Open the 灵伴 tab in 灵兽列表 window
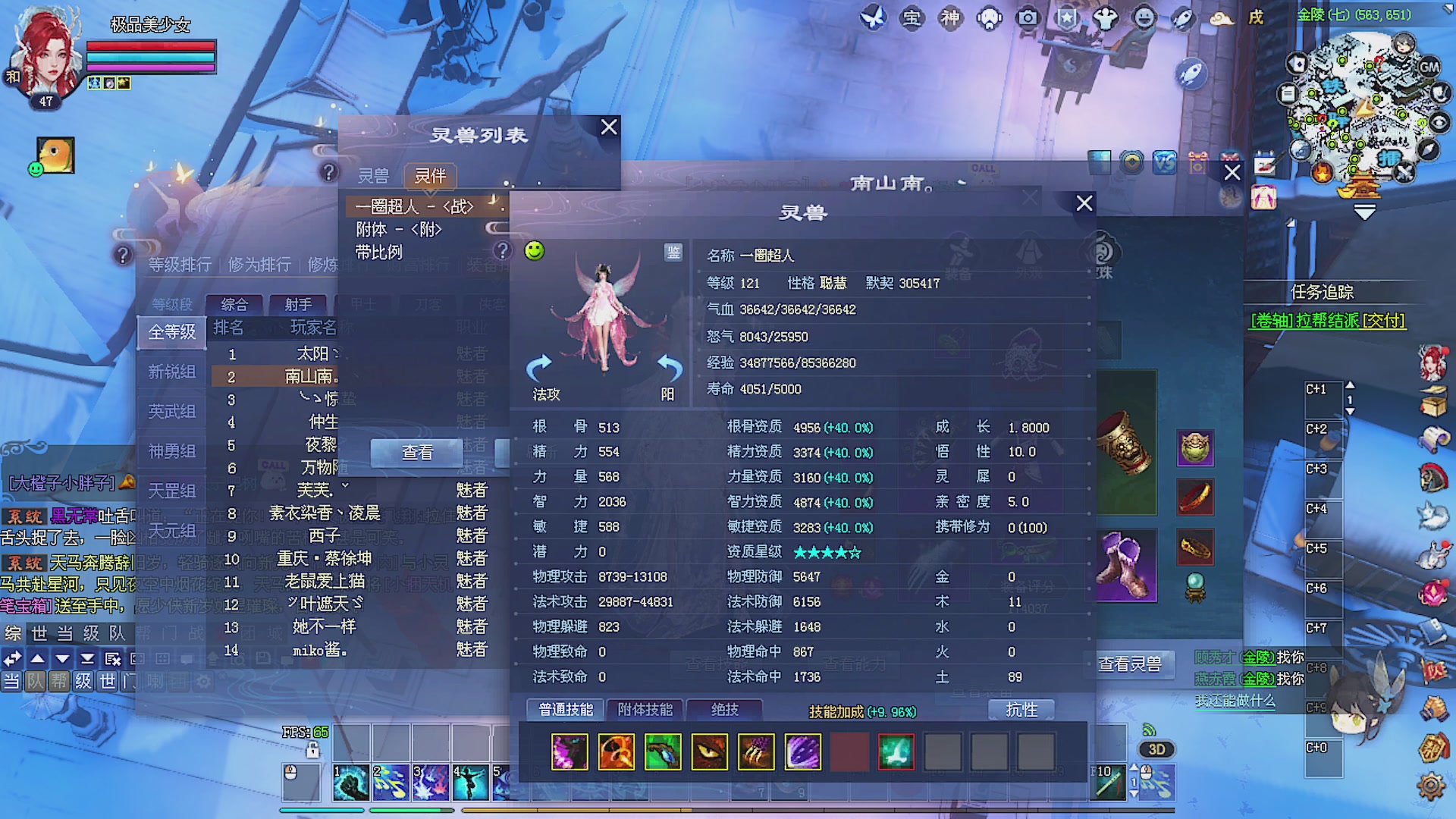The height and width of the screenshot is (819, 1456). click(x=429, y=176)
